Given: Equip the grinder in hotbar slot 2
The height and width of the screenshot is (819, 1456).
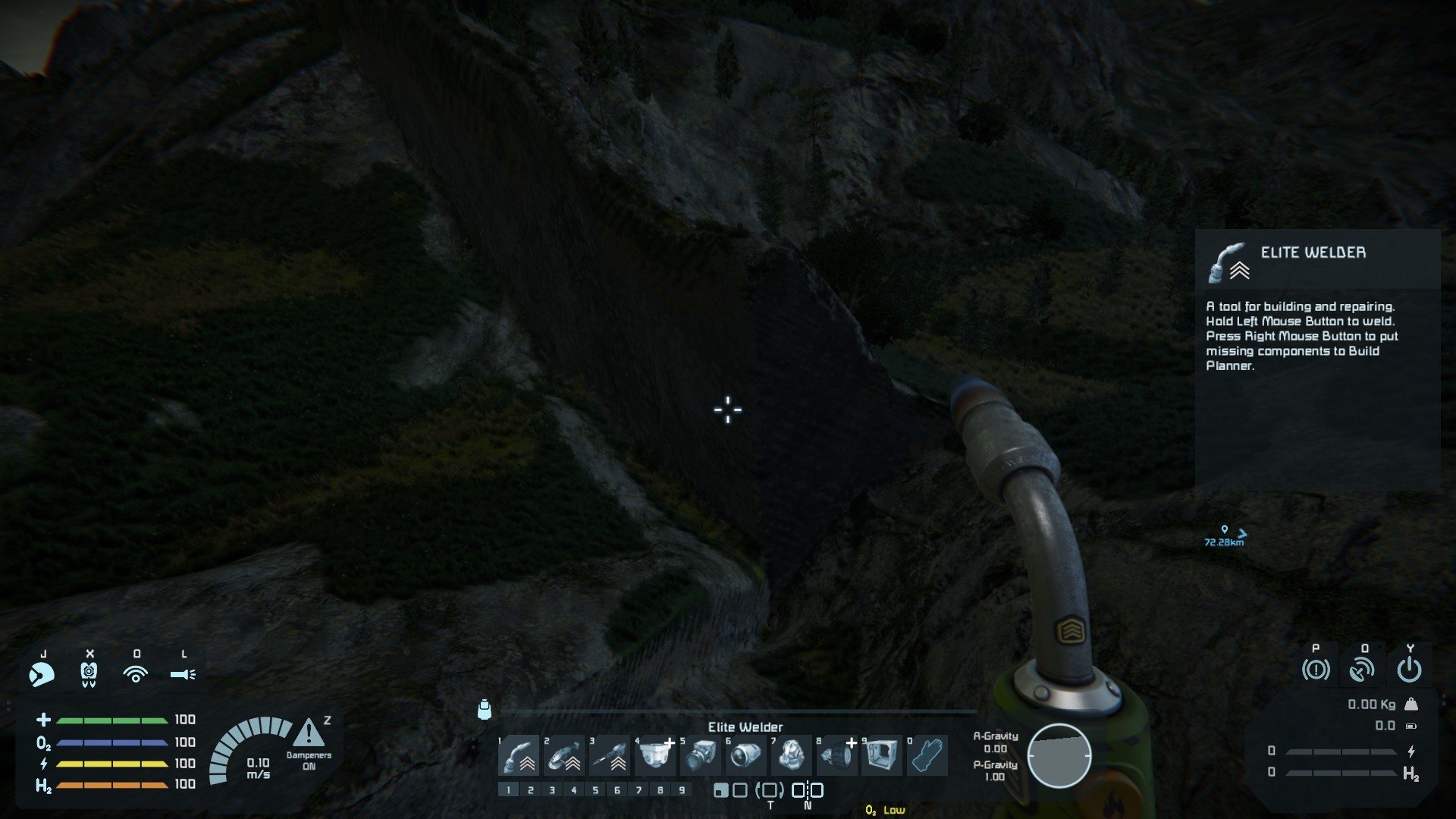Looking at the screenshot, I should [564, 755].
